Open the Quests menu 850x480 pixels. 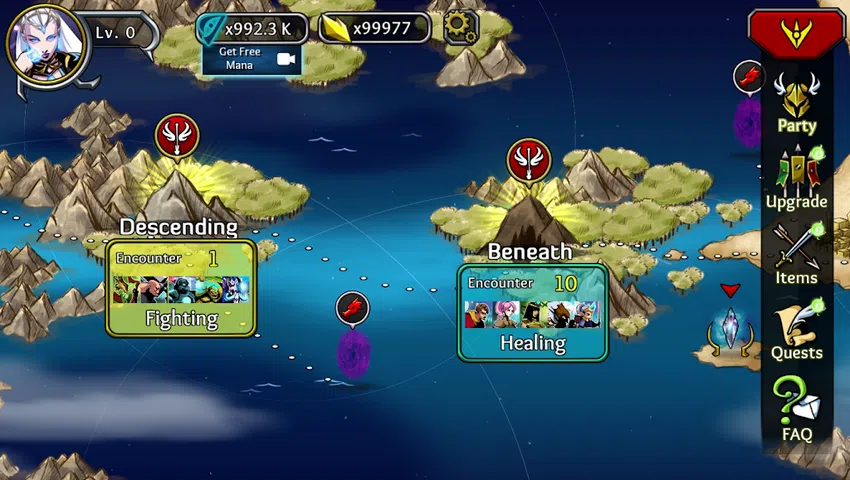797,331
